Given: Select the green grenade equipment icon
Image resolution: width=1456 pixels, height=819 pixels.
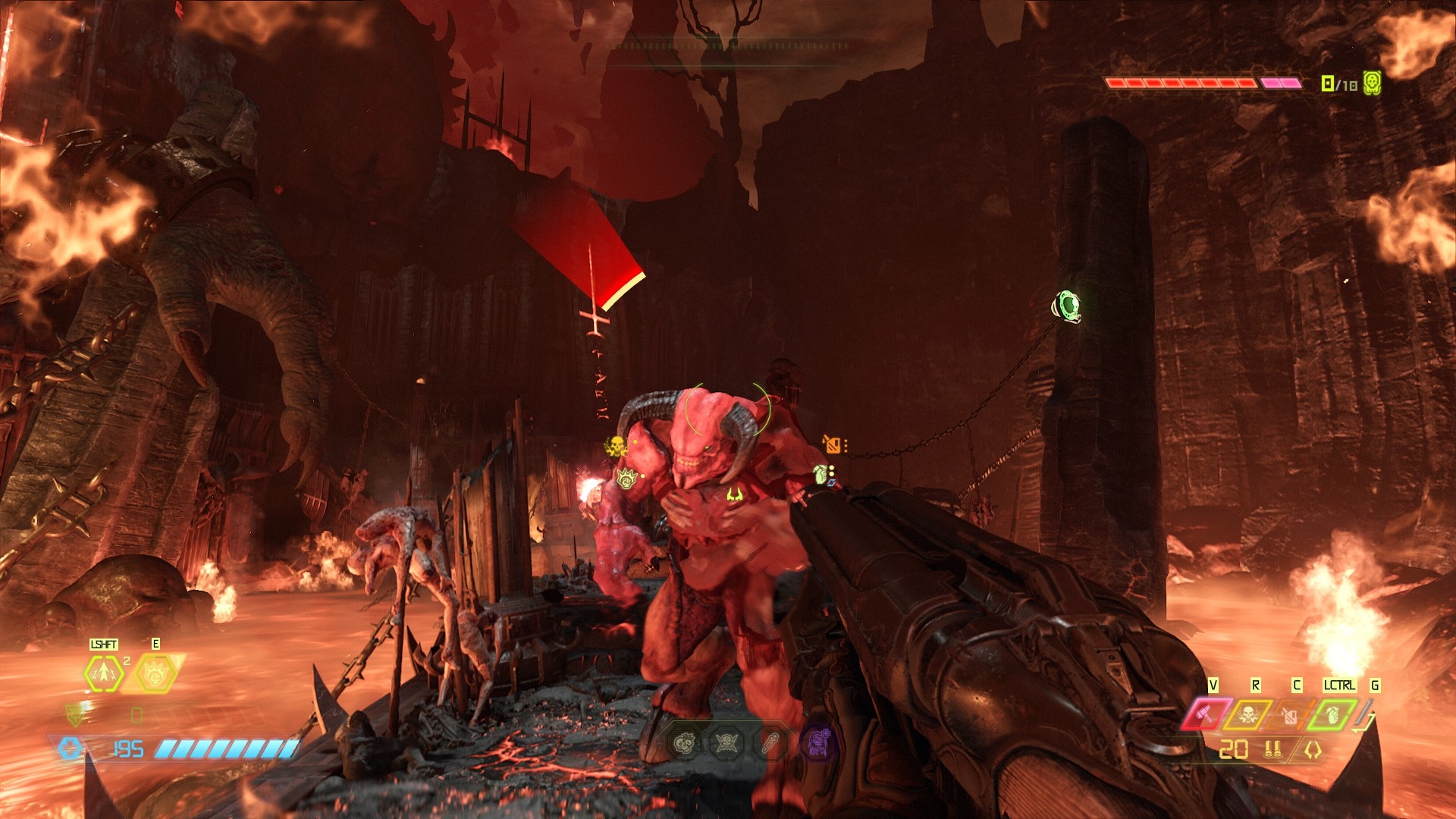Looking at the screenshot, I should tap(1332, 714).
